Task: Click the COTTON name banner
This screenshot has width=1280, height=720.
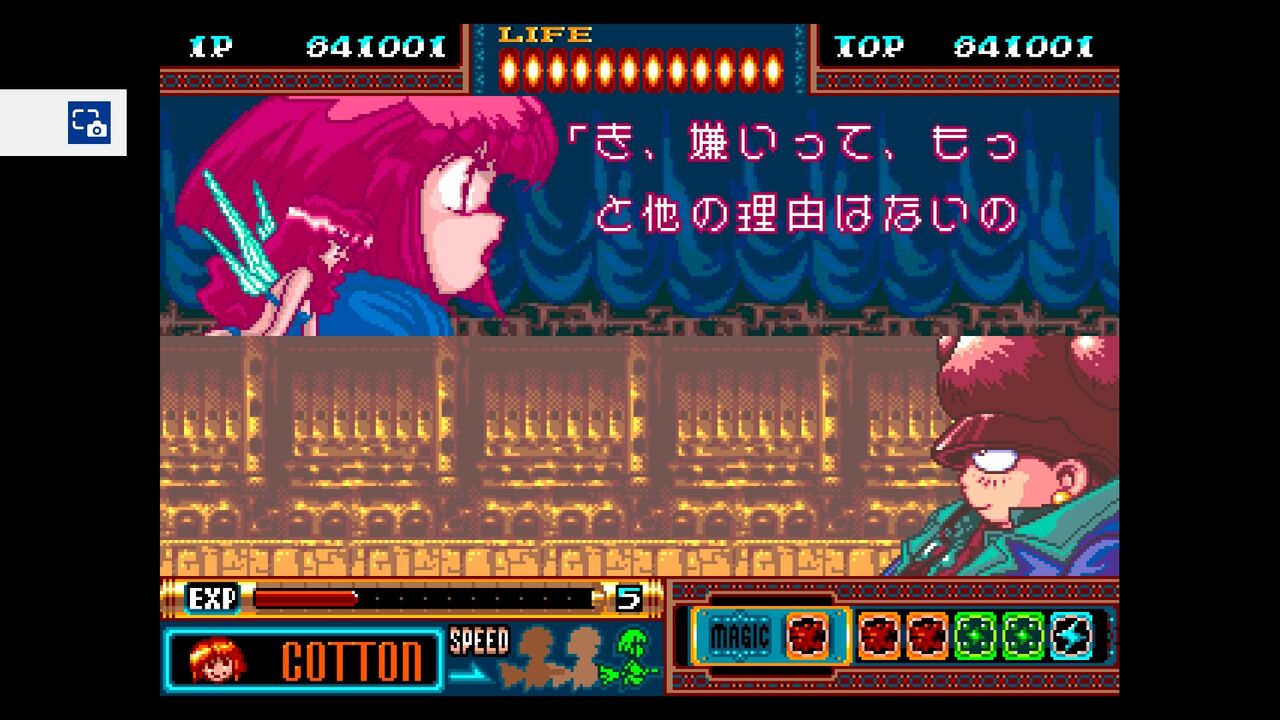Action: tap(351, 661)
